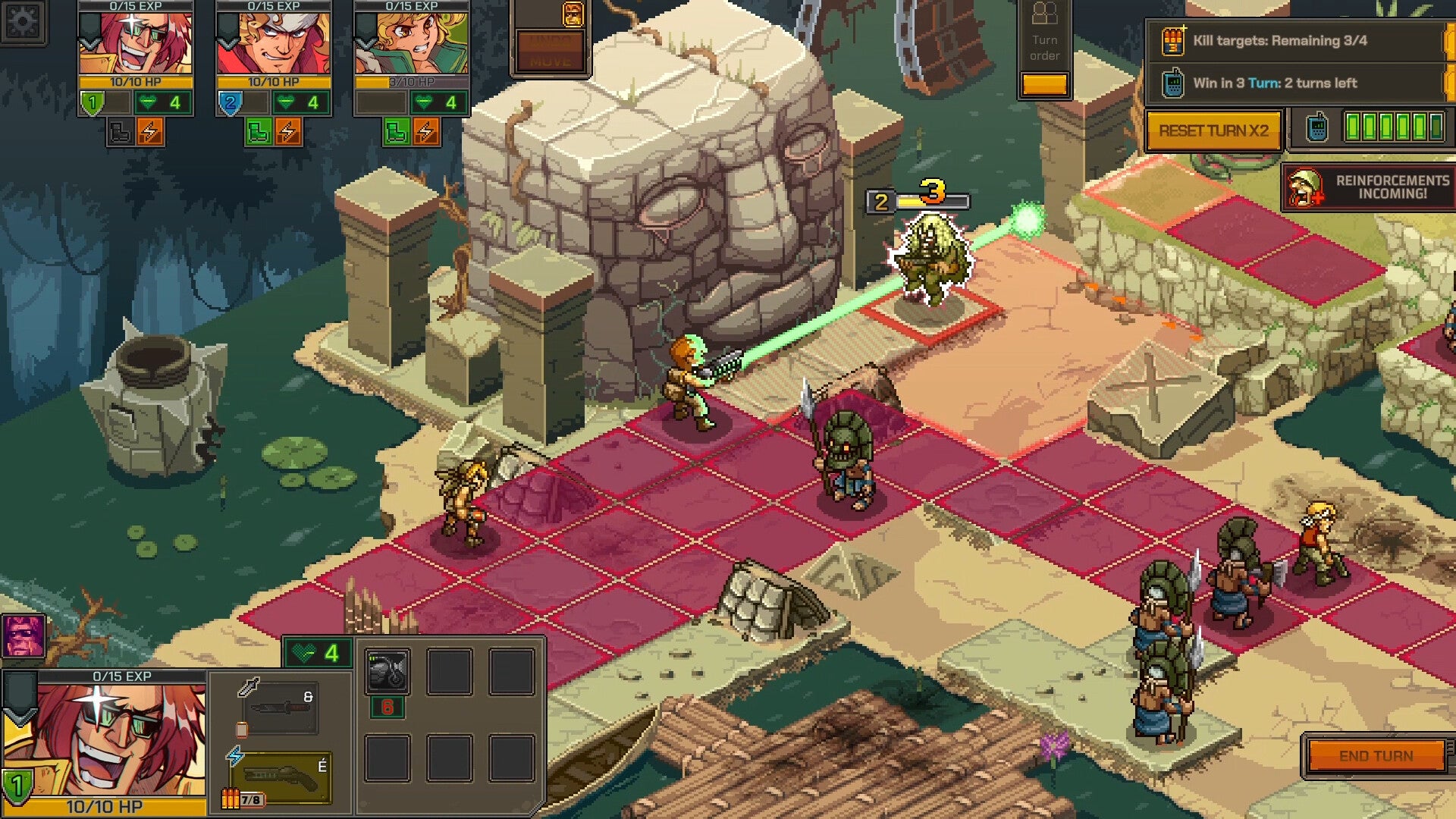Image resolution: width=1456 pixels, height=819 pixels.
Task: Click the soldier icon in Reinforcements Incoming banner
Action: point(1303,188)
